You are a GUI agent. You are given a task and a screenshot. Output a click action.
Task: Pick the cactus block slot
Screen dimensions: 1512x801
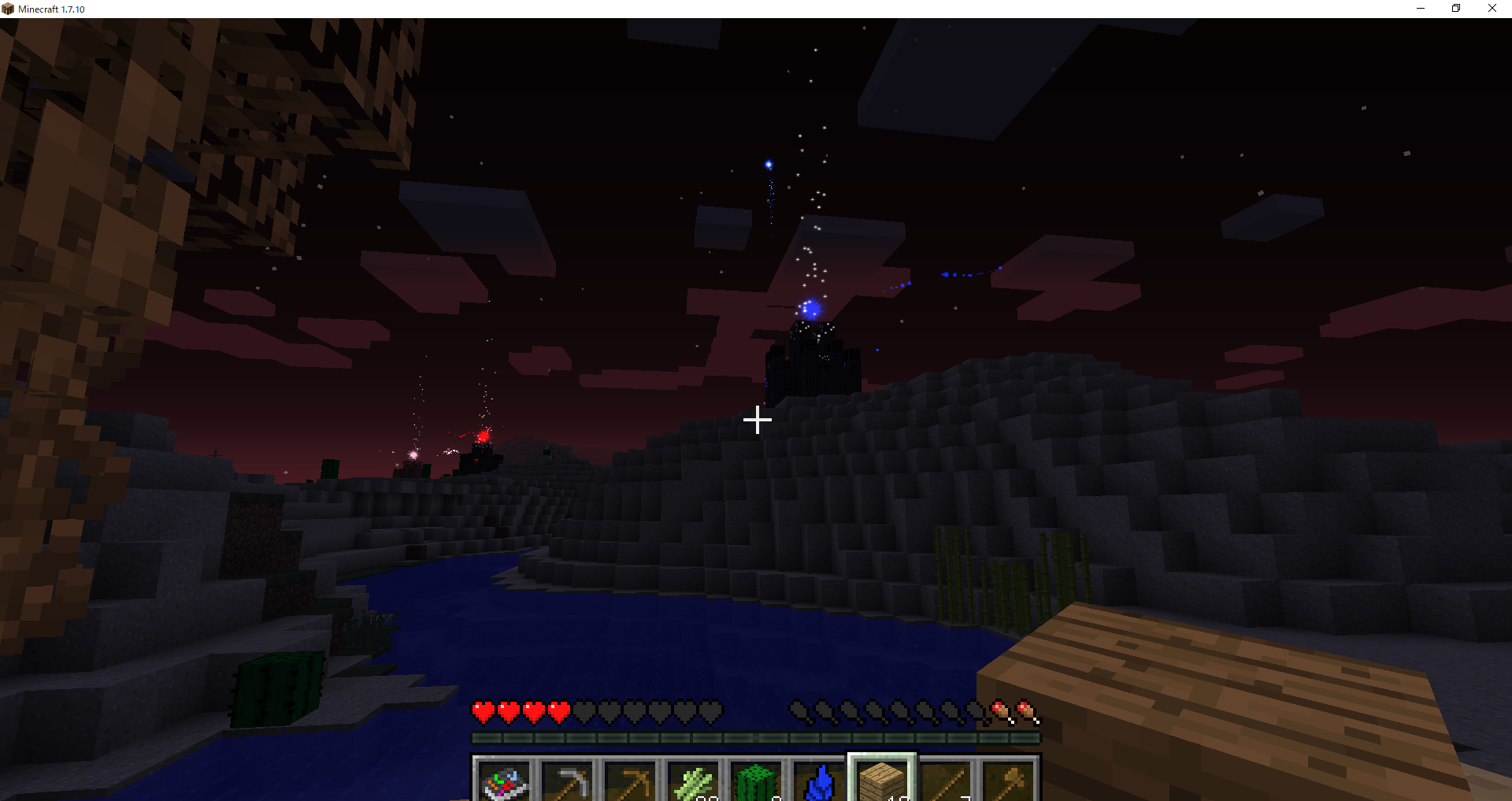tap(756, 781)
